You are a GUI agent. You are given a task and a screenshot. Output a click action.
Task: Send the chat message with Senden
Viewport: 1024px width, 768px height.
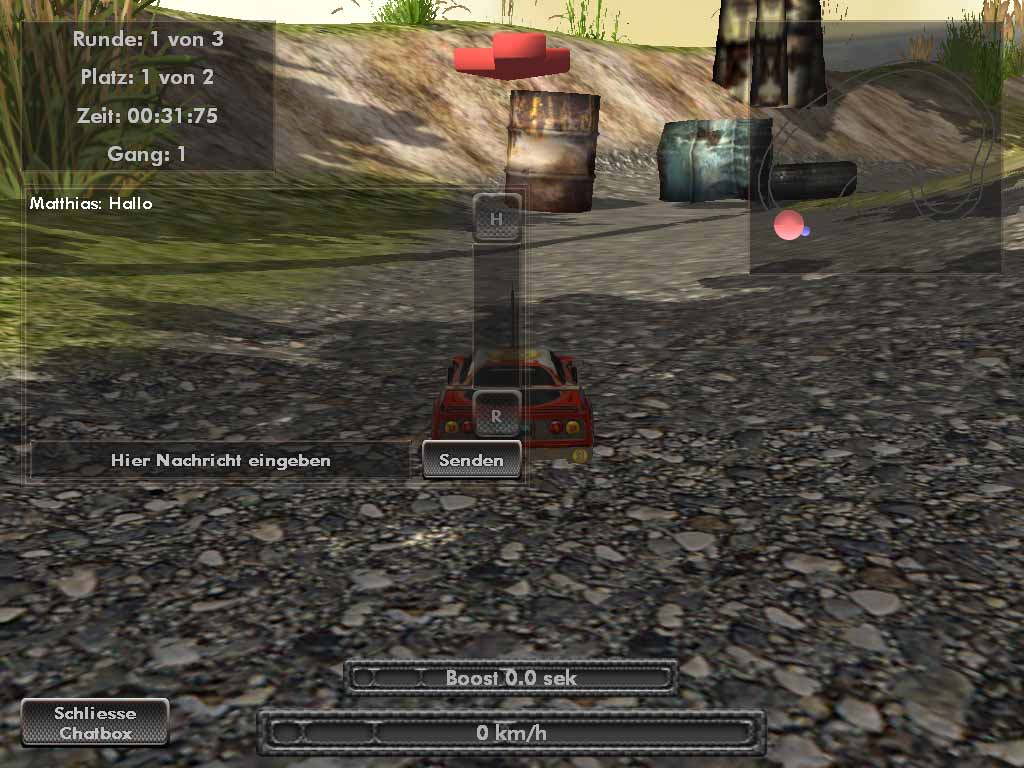tap(471, 460)
